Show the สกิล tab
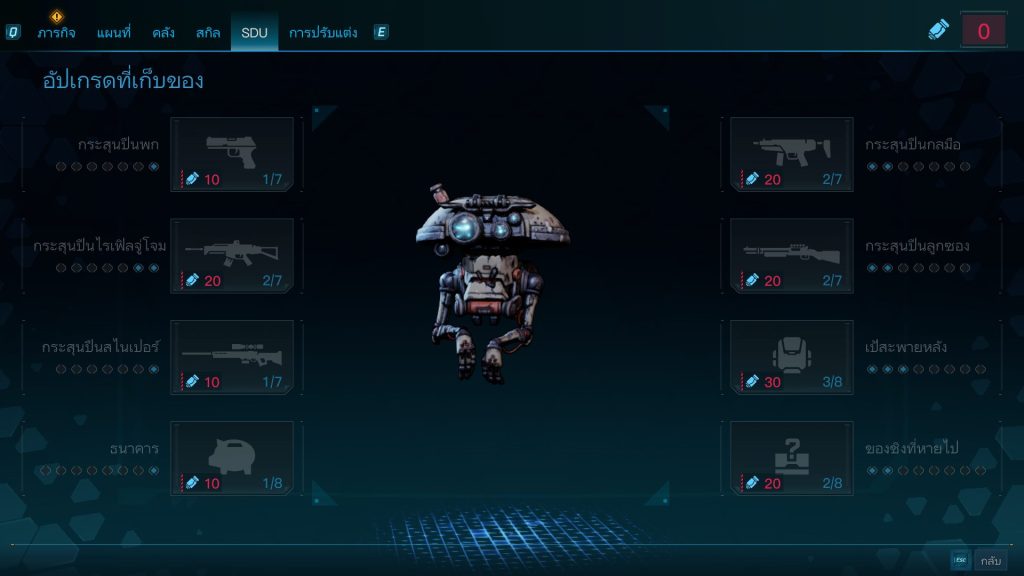 pos(208,33)
